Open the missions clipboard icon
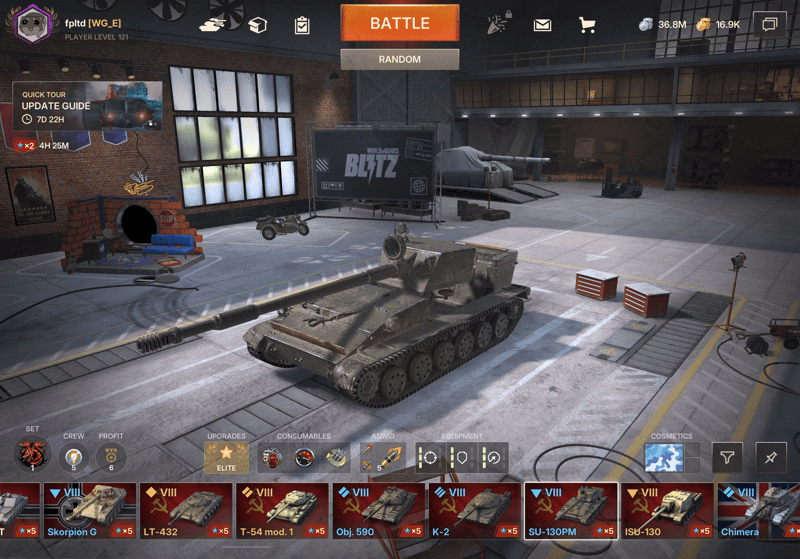 tap(302, 25)
